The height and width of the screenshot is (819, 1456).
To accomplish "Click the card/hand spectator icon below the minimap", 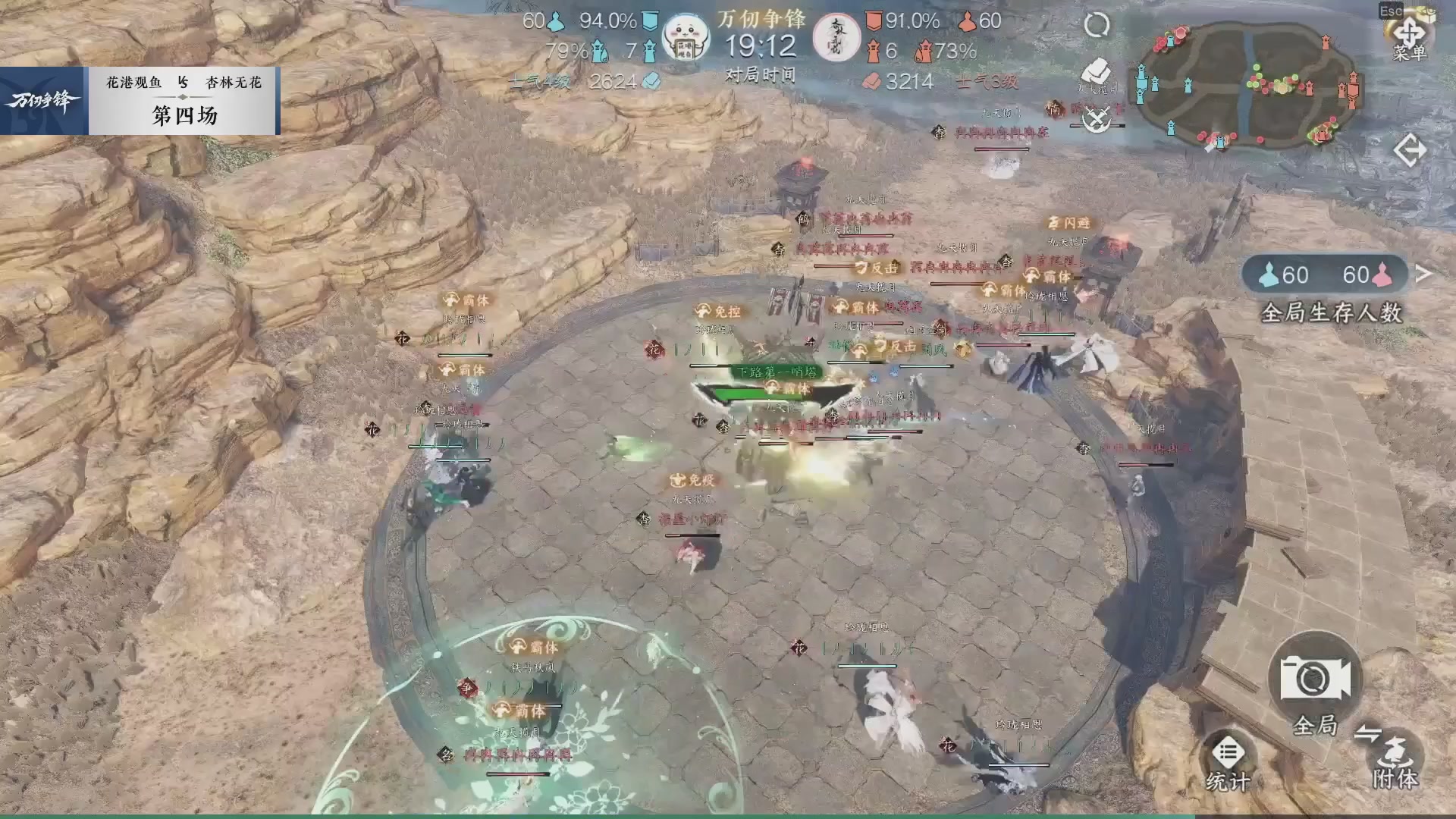I will pyautogui.click(x=1096, y=72).
